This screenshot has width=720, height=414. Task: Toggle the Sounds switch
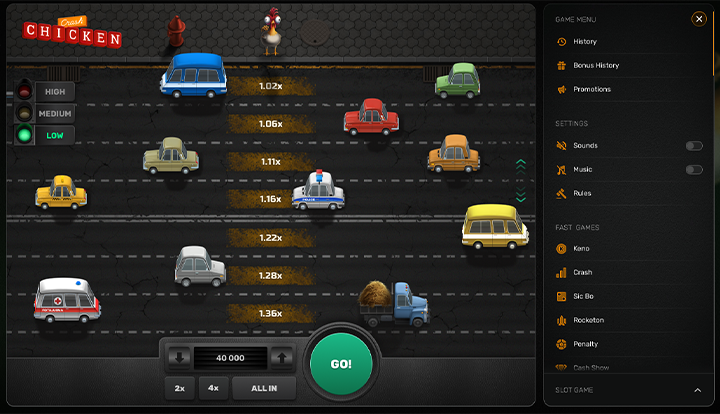tap(694, 146)
